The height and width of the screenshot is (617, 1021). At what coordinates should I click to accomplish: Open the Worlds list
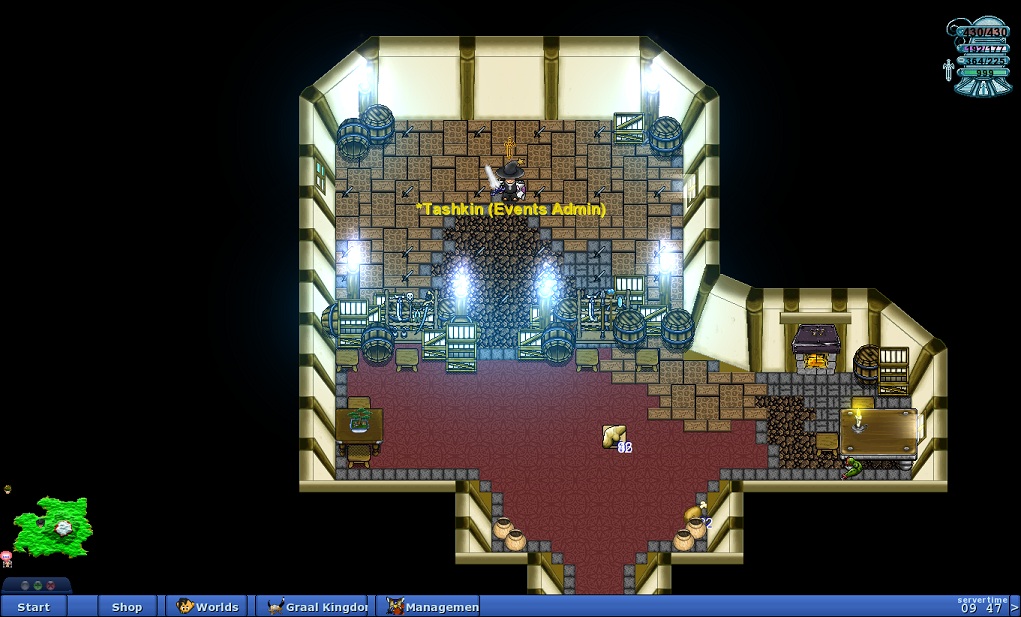pyautogui.click(x=208, y=606)
